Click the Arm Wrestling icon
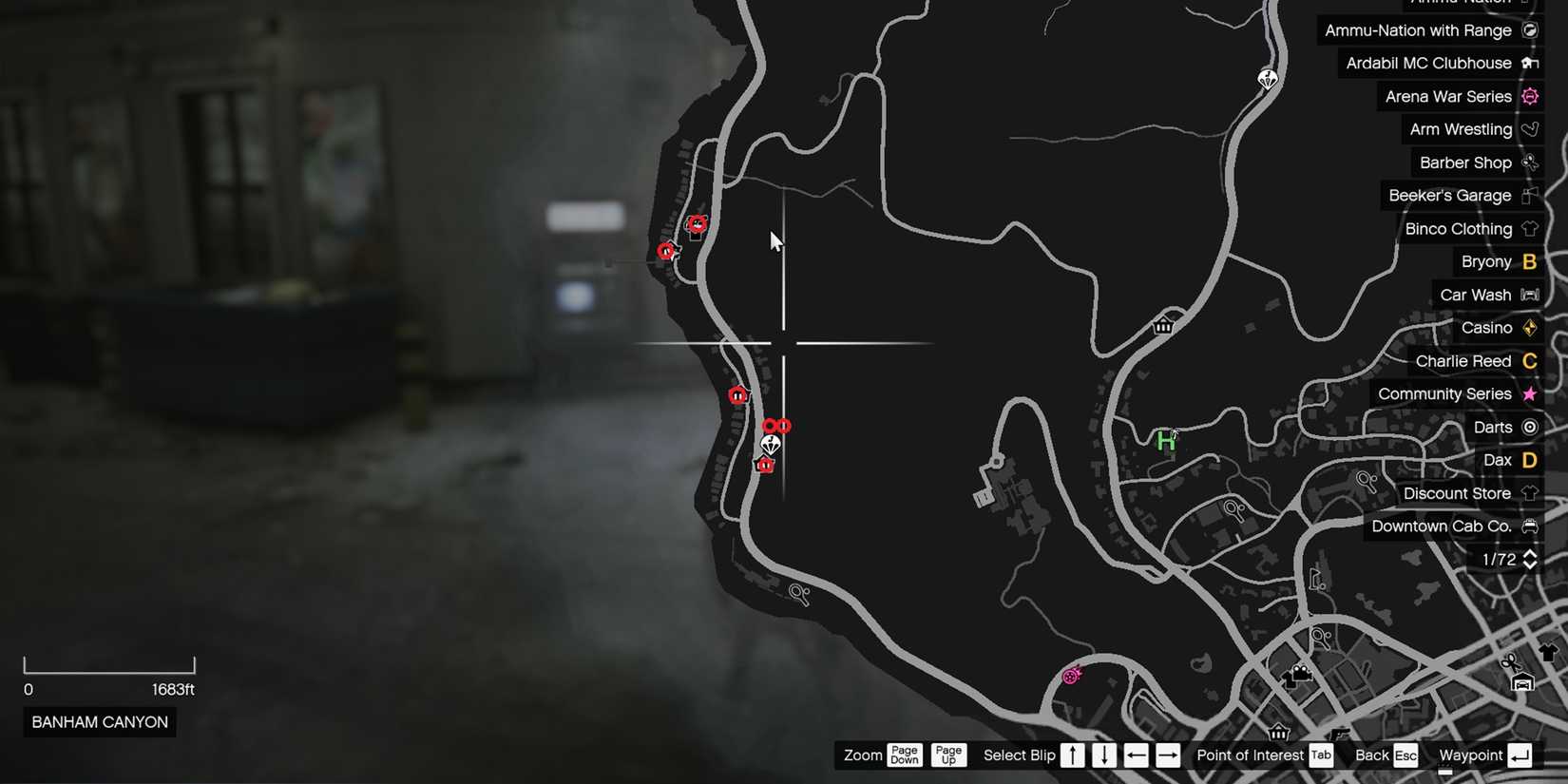This screenshot has width=1568, height=784. click(1530, 128)
